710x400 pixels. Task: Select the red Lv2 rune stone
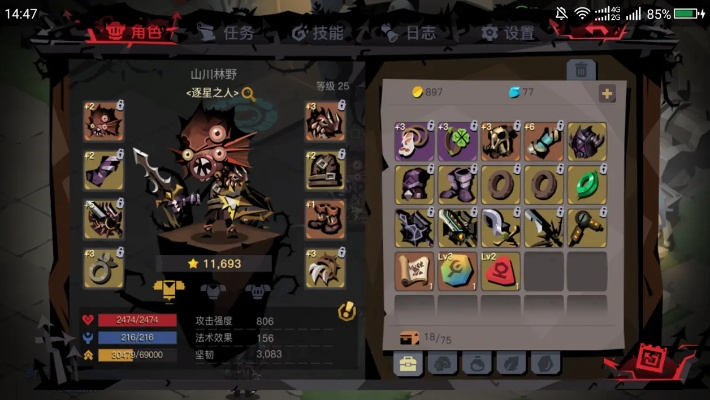pyautogui.click(x=501, y=271)
